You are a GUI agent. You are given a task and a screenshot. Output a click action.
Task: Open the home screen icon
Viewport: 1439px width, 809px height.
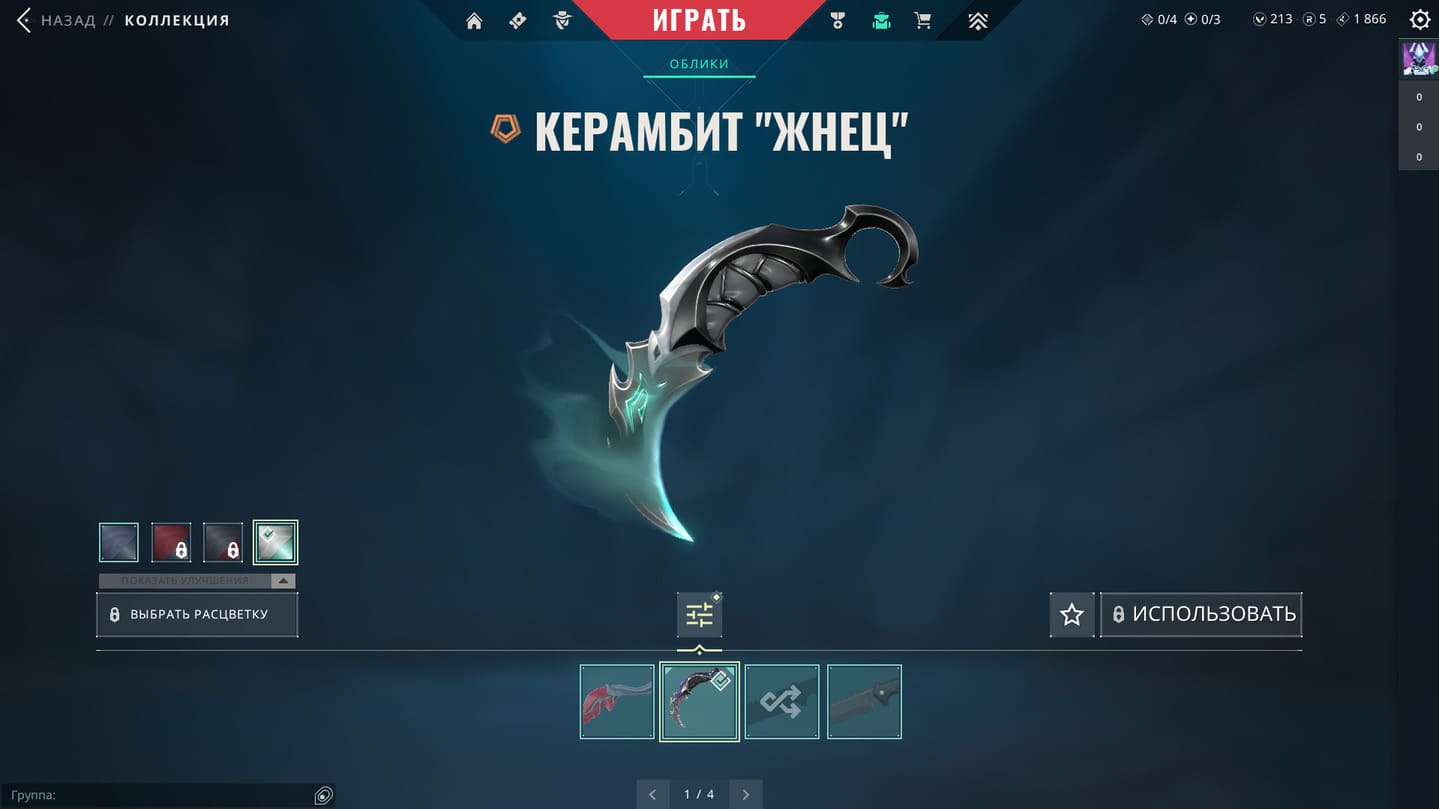(474, 21)
